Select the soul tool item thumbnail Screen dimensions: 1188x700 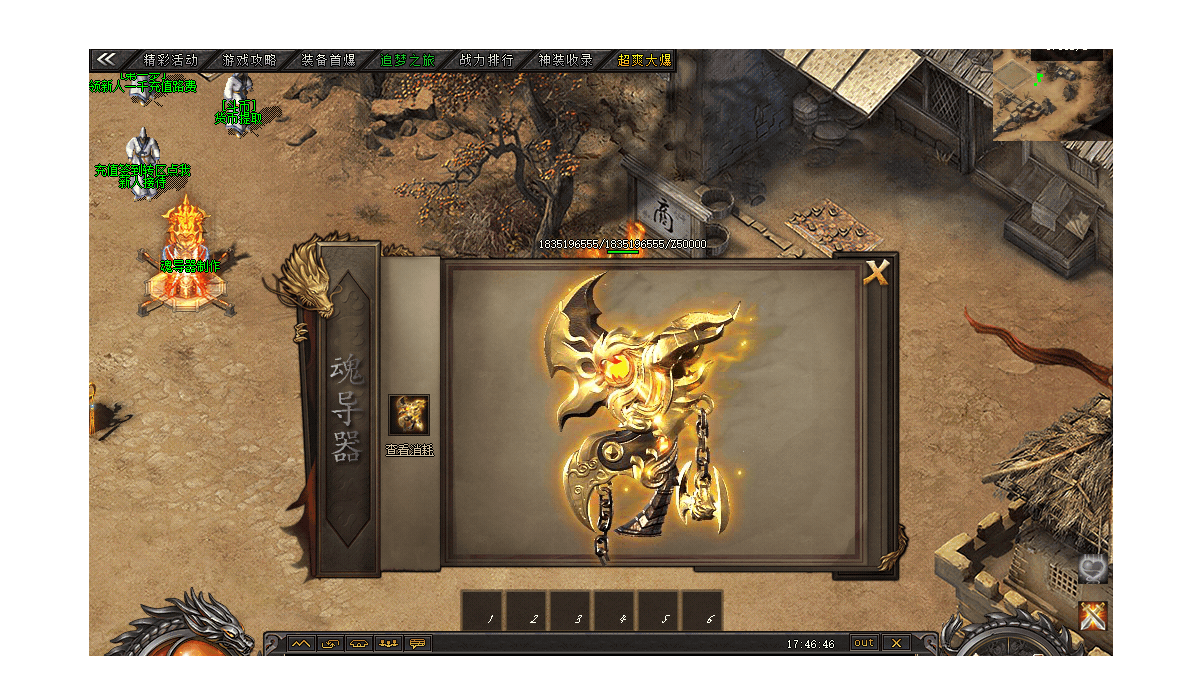point(409,415)
